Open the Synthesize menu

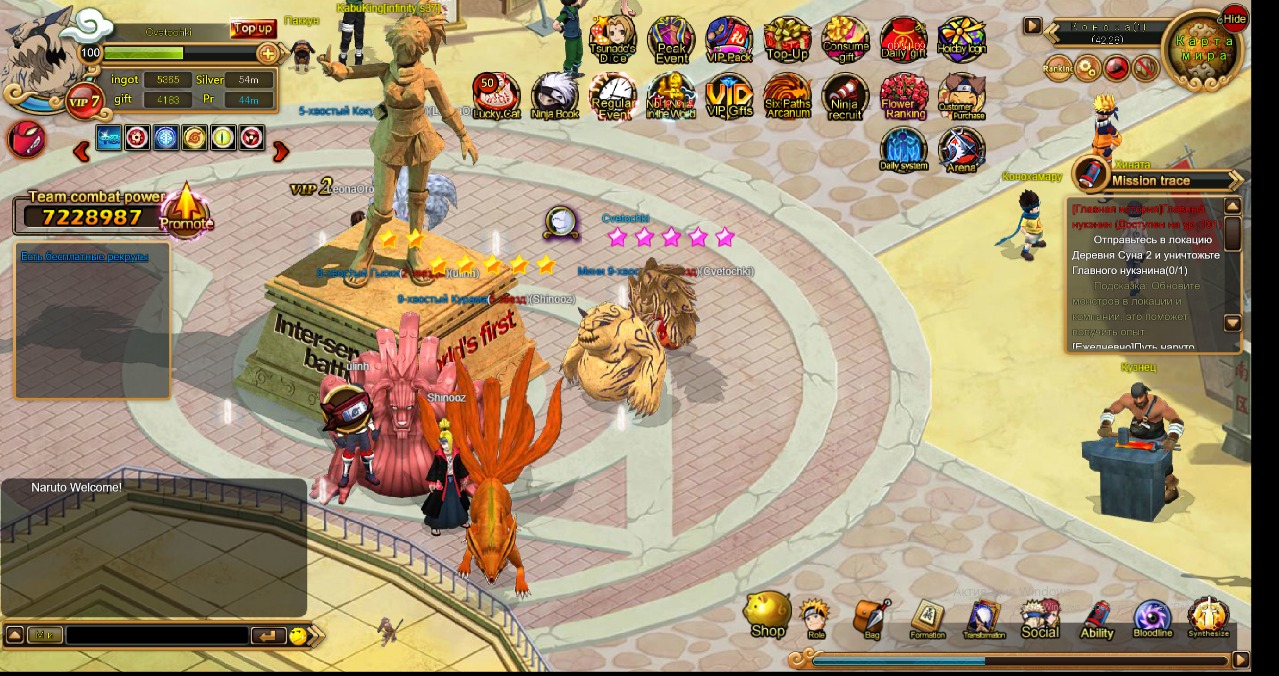(x=1208, y=618)
